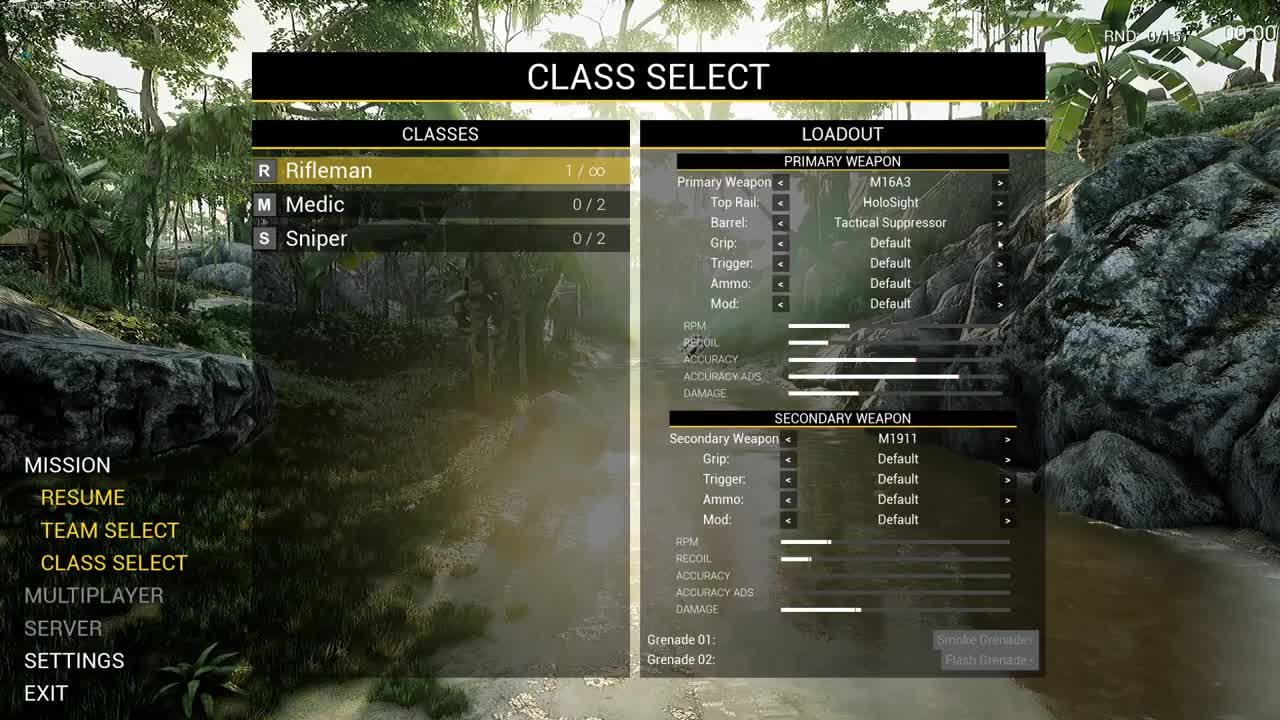Change Barrel Tactical Suppressor to previous option
The image size is (1280, 720).
(781, 223)
